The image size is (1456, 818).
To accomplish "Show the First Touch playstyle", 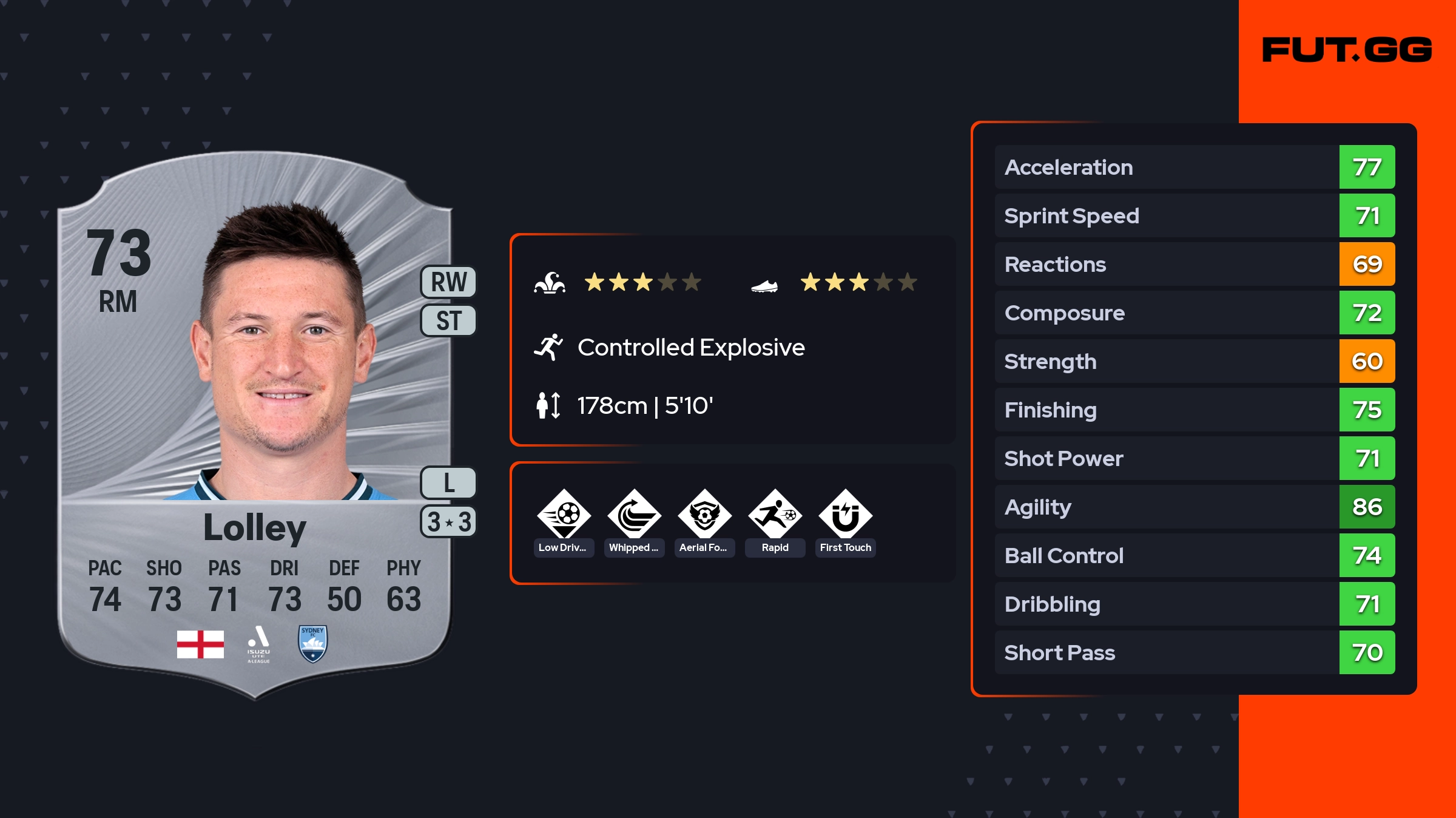I will [845, 516].
